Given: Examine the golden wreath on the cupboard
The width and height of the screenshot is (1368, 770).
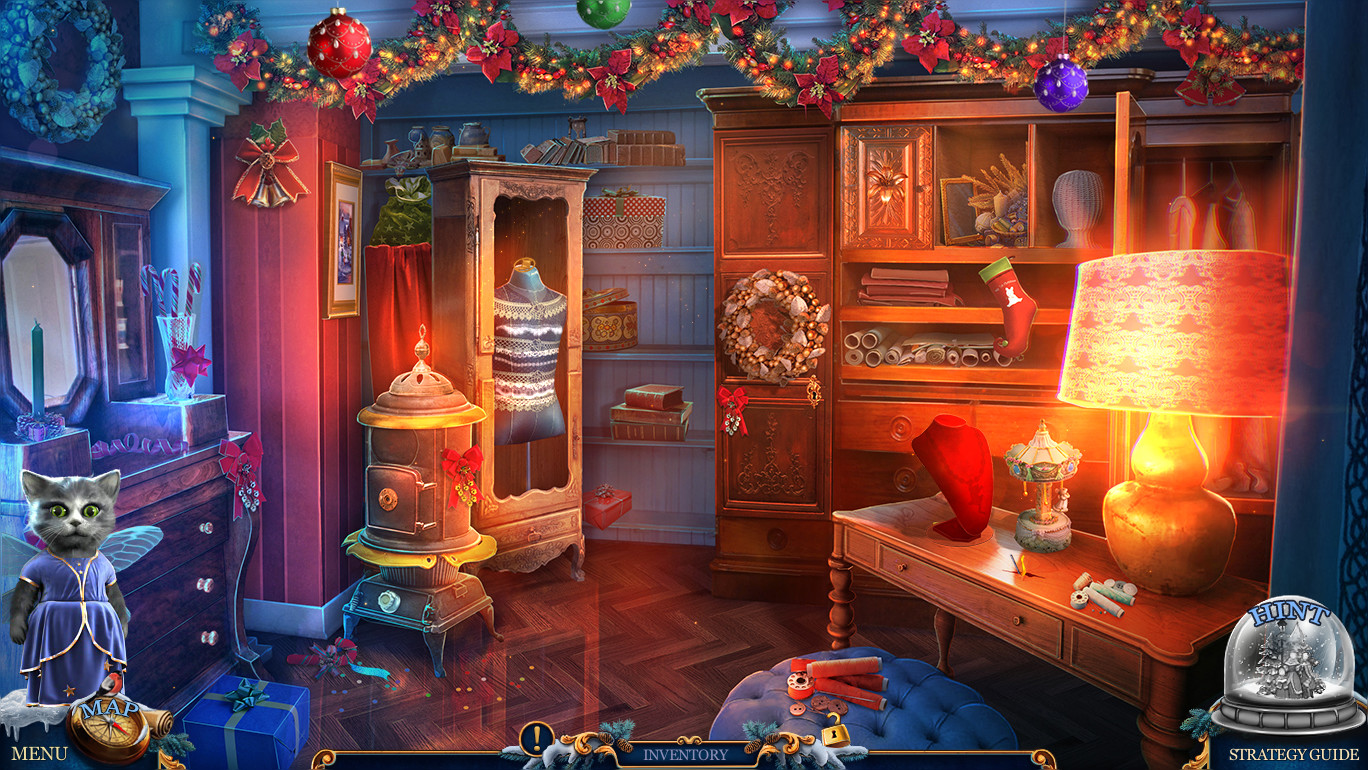Looking at the screenshot, I should coord(770,320).
